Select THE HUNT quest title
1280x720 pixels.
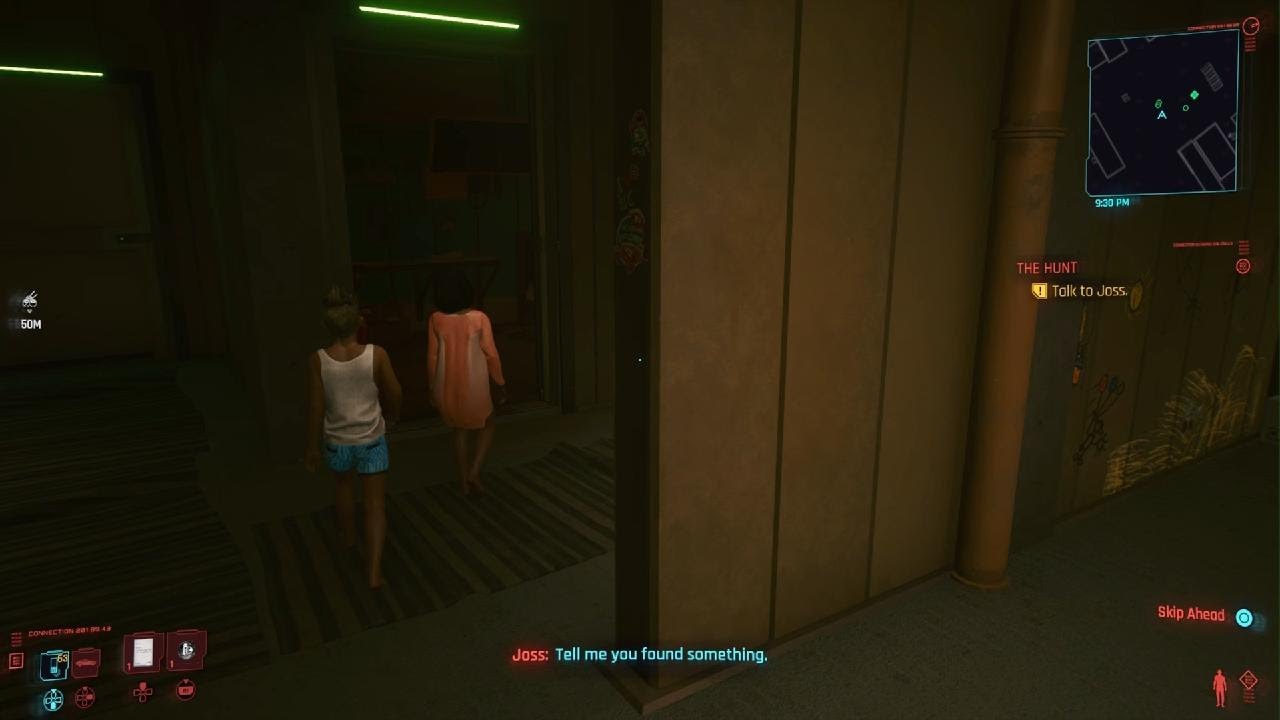[1046, 267]
